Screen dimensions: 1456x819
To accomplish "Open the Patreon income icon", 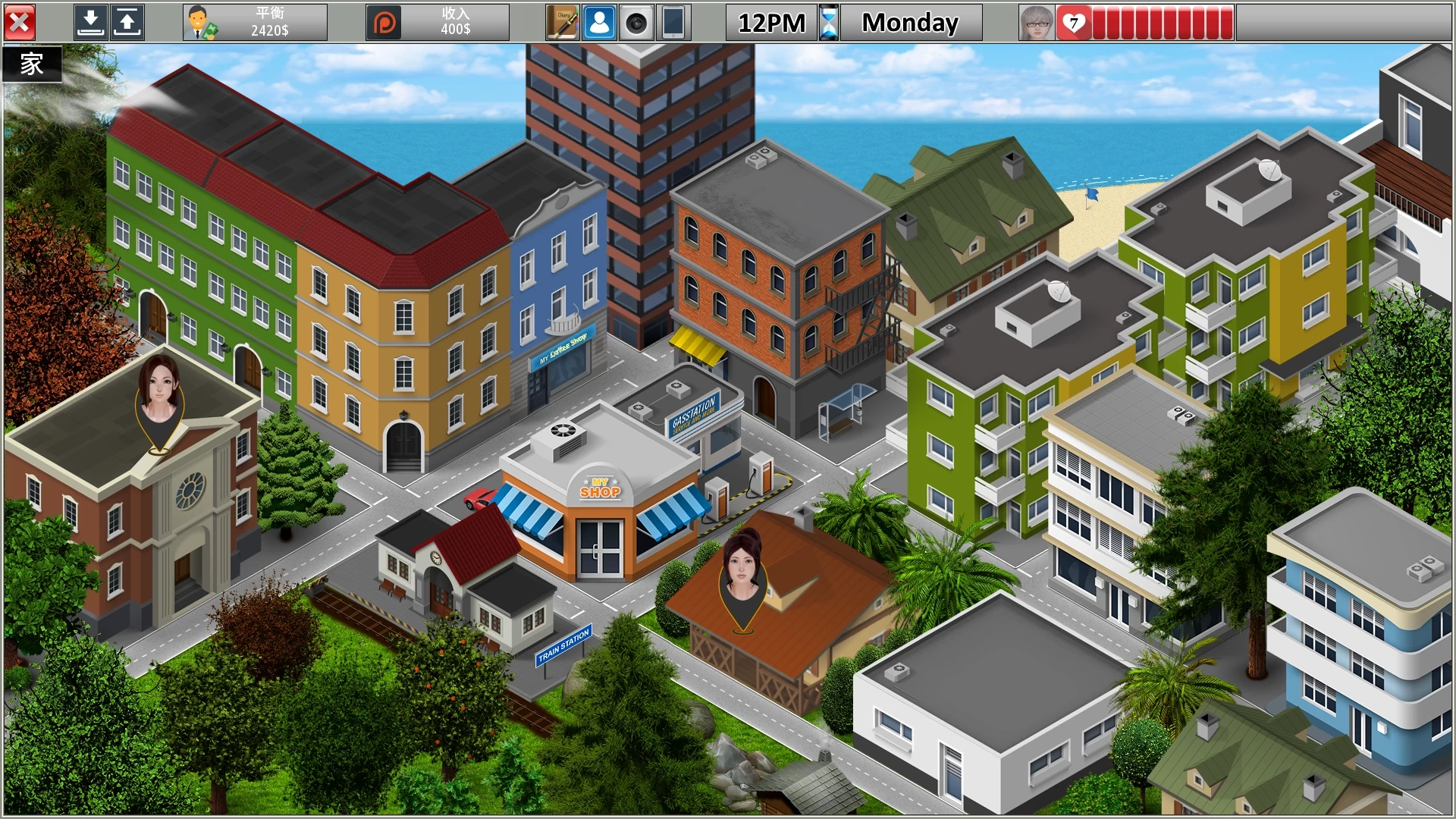I will [384, 23].
